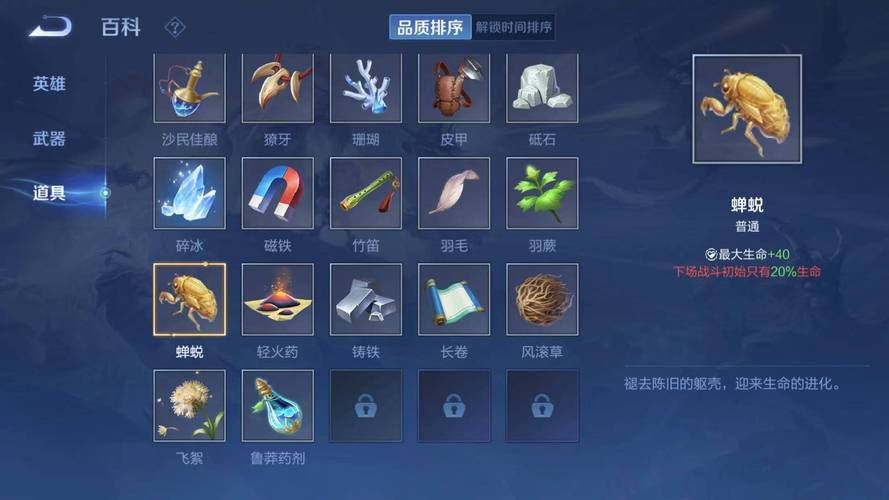This screenshot has height=500, width=889.
Task: Select the 沙民佳酿 item
Action: 190,89
